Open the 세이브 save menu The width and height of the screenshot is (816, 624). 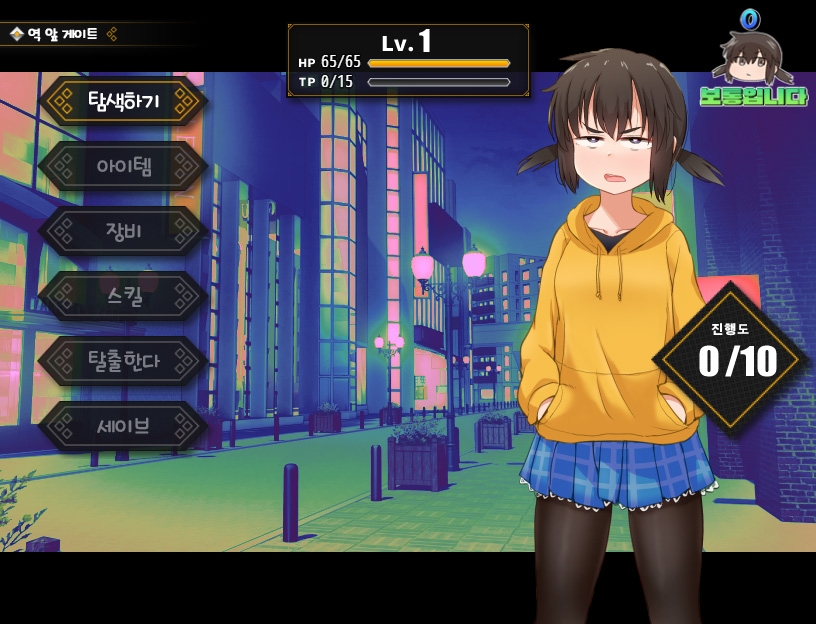pyautogui.click(x=123, y=426)
